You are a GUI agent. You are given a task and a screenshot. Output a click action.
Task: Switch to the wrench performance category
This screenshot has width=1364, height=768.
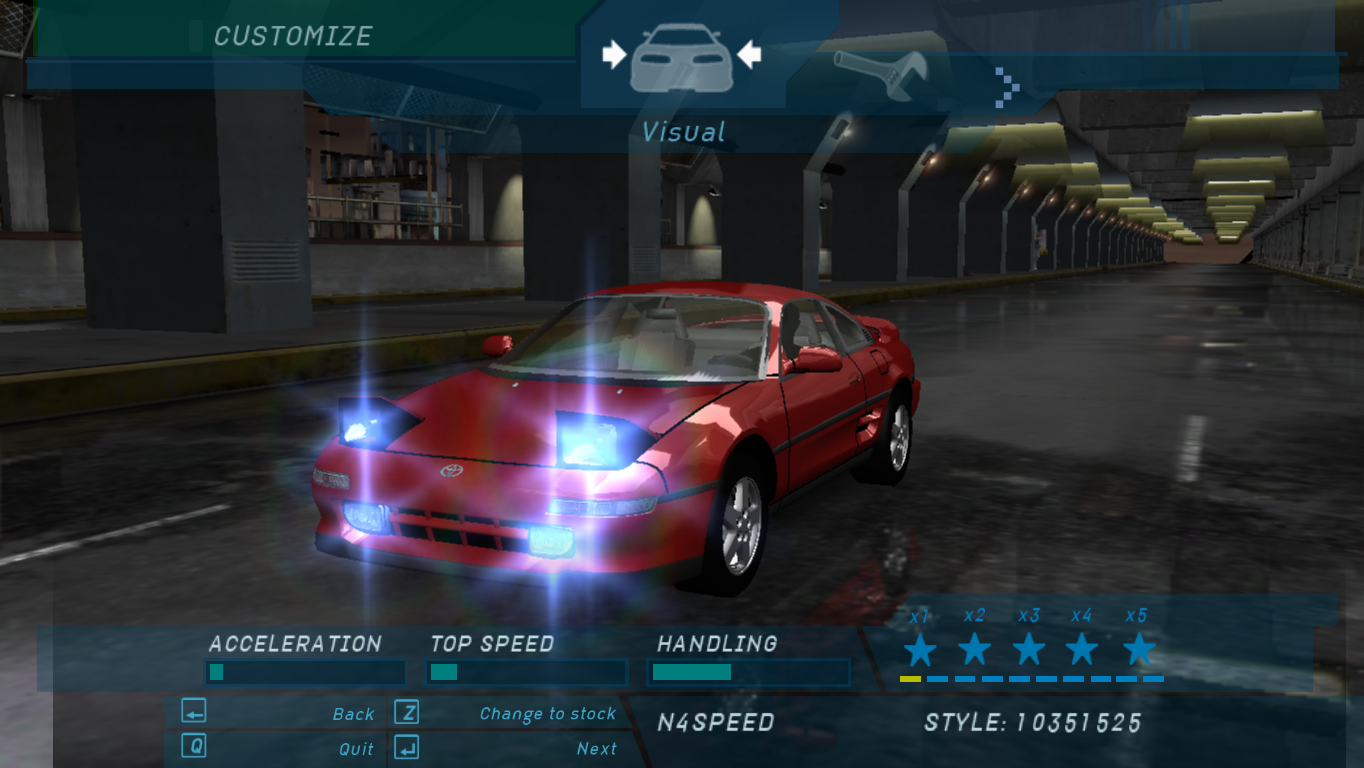(881, 75)
